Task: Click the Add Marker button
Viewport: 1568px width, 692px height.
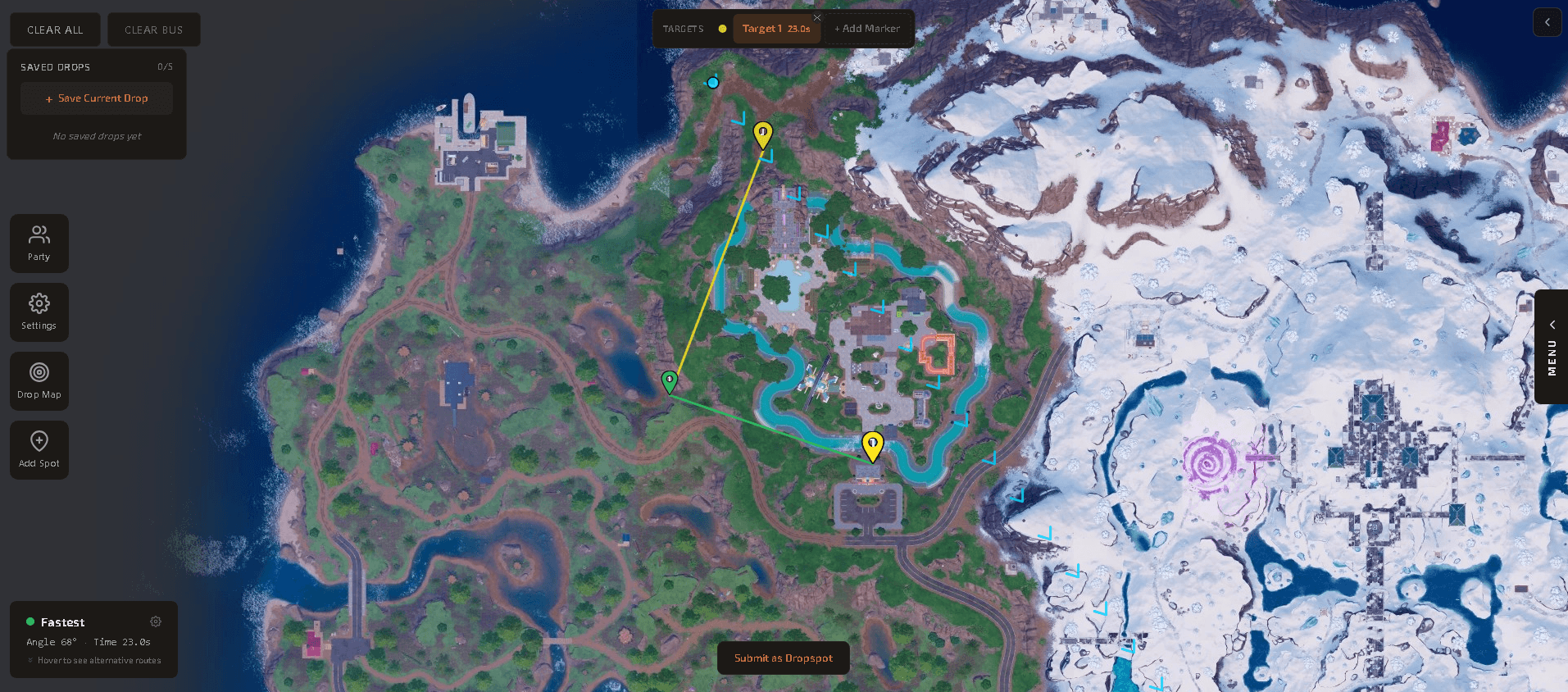Action: [868, 28]
